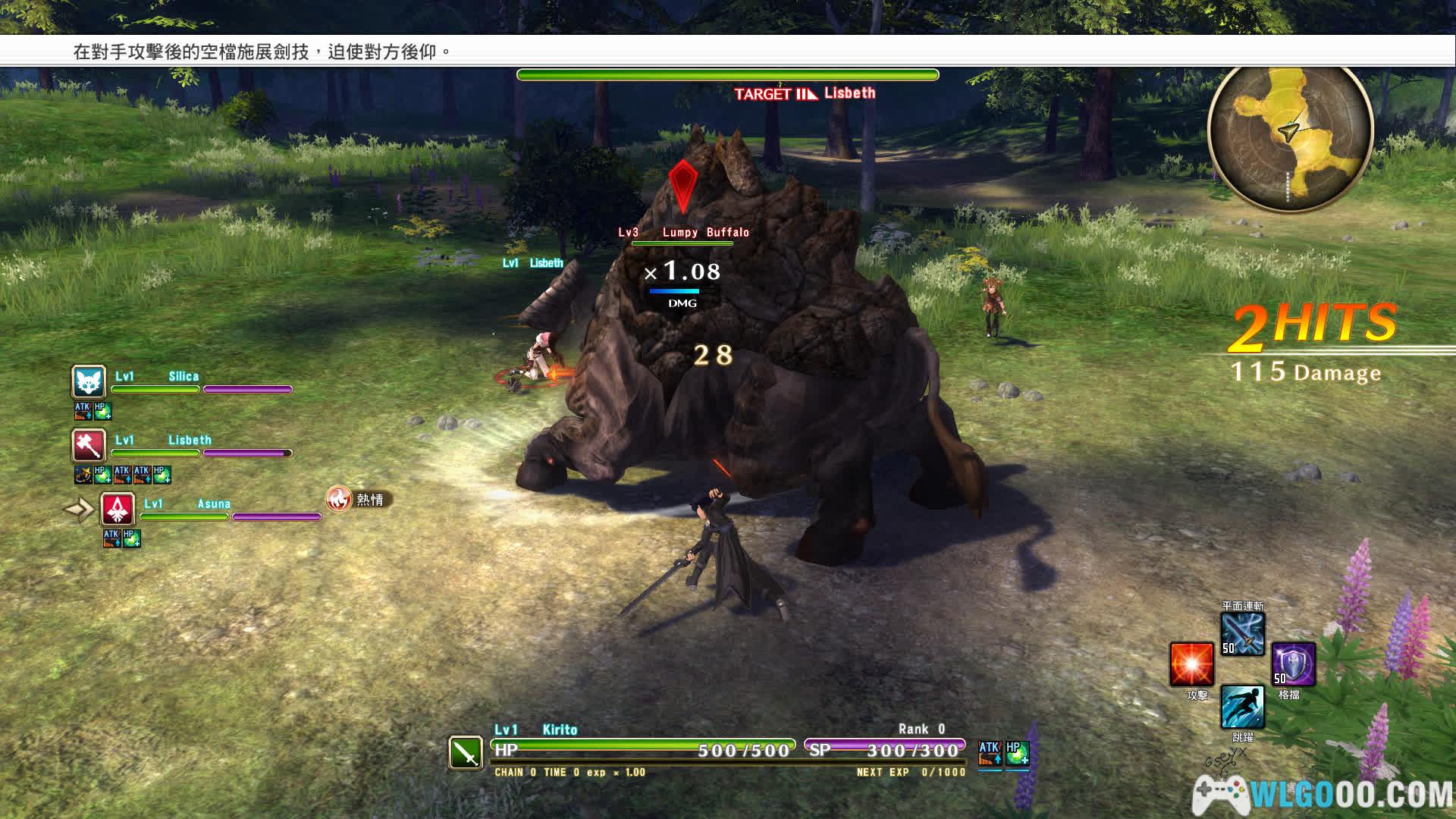Select Asuna's red party portrait
Image resolution: width=1456 pixels, height=819 pixels.
pyautogui.click(x=118, y=509)
